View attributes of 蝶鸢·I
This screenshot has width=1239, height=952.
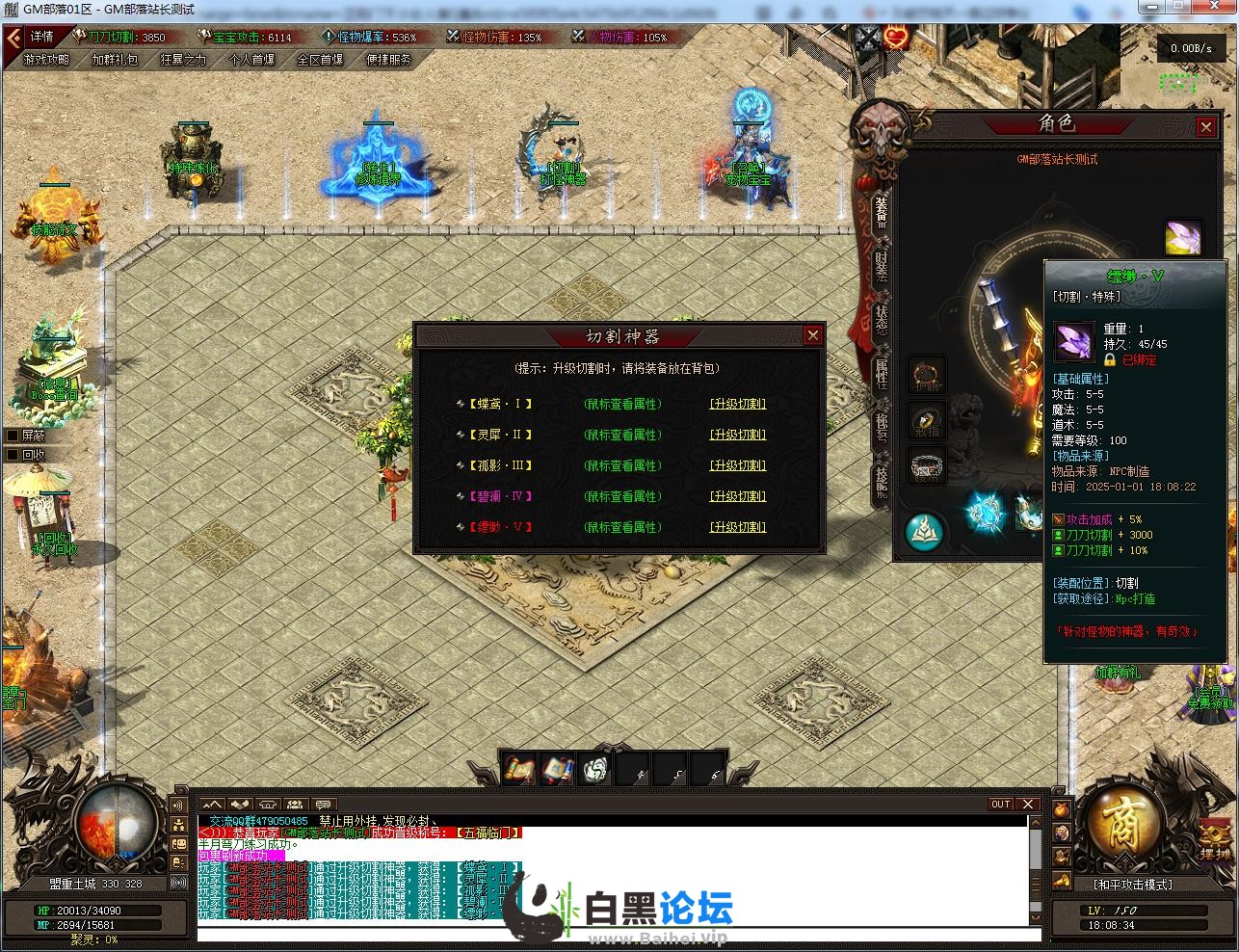(x=622, y=404)
